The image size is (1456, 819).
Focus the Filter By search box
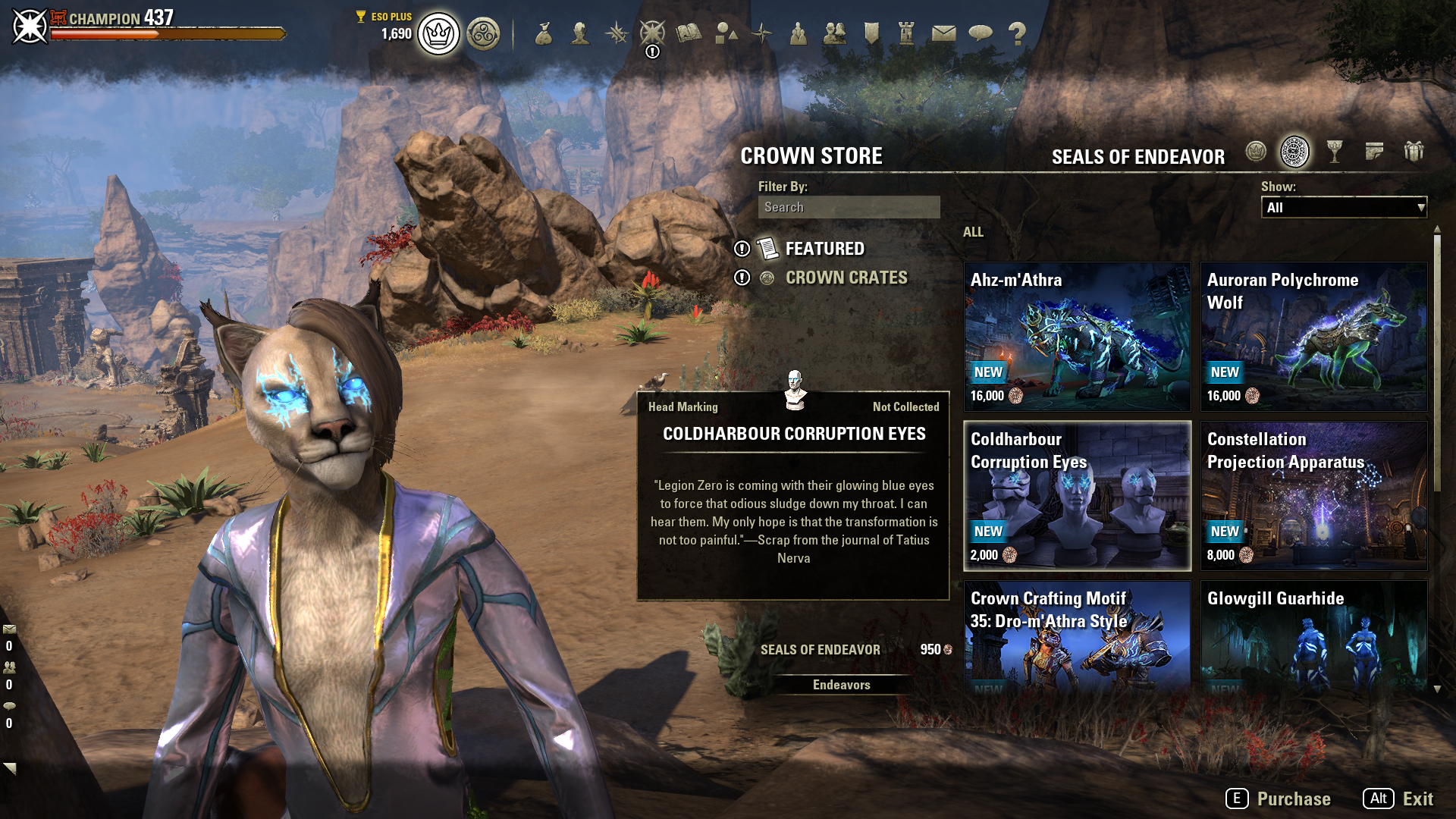tap(849, 207)
